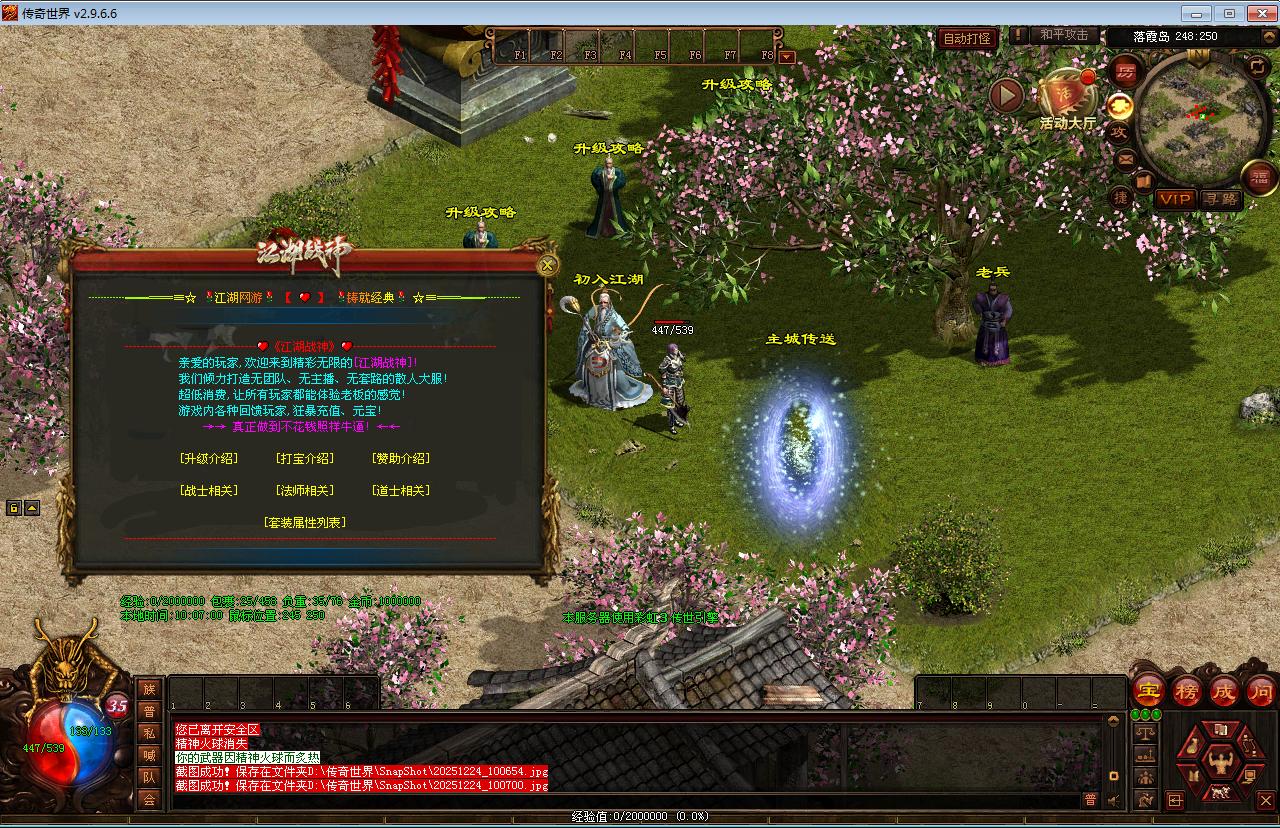Screen dimensions: 1280x828
Task: Open the 战士相关 topic
Action: click(208, 491)
